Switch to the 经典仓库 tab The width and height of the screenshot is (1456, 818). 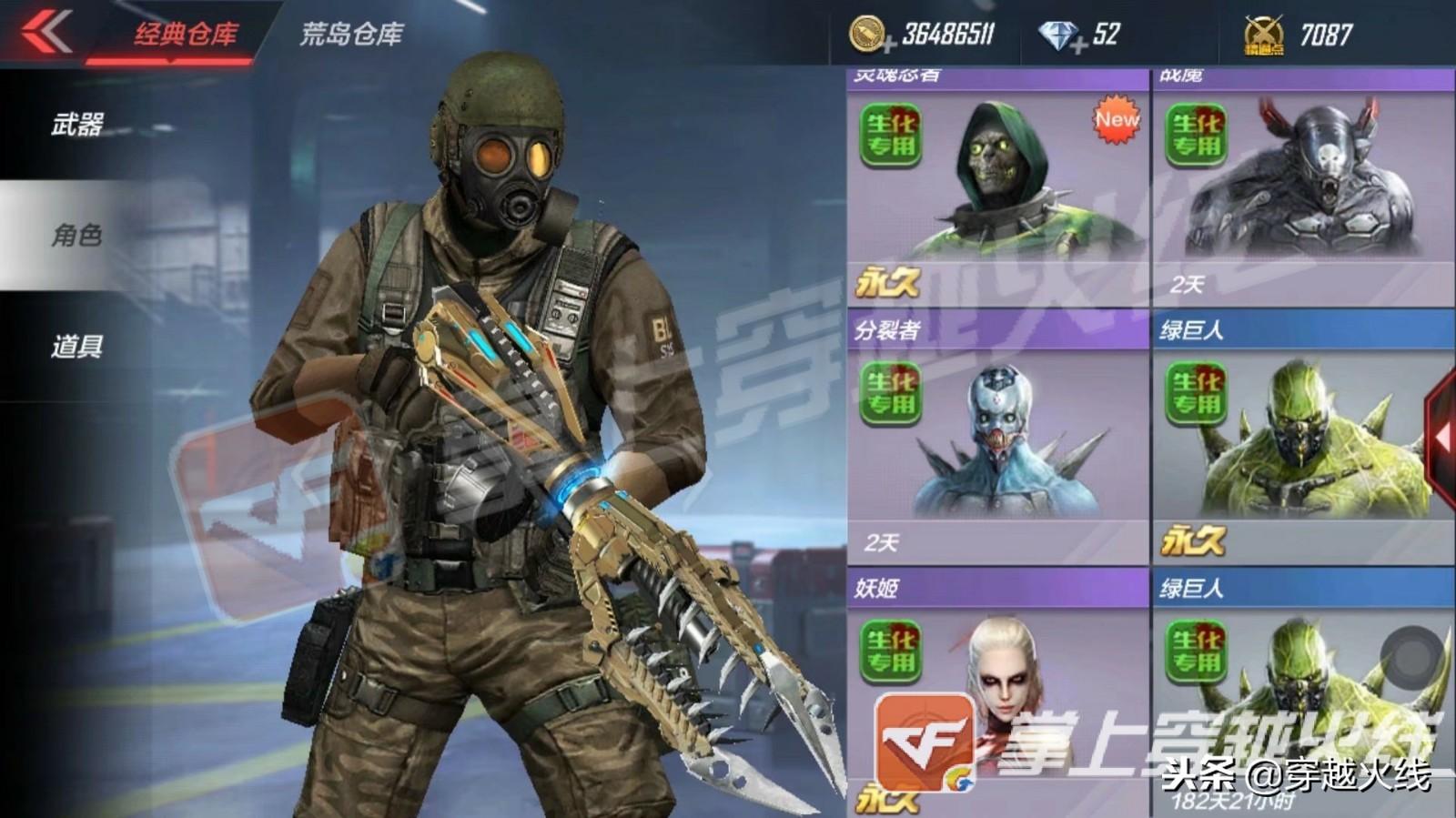[185, 35]
